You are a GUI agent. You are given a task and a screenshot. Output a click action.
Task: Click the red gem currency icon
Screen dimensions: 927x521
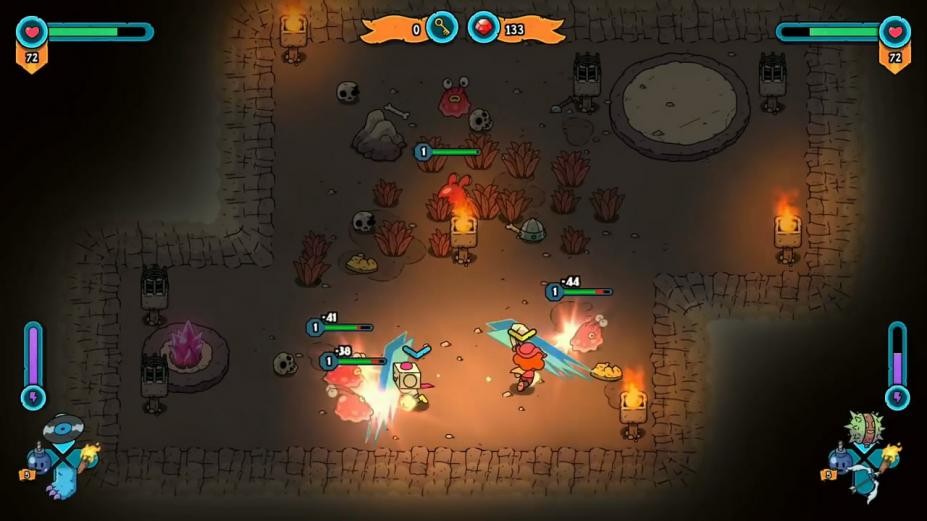[x=484, y=27]
